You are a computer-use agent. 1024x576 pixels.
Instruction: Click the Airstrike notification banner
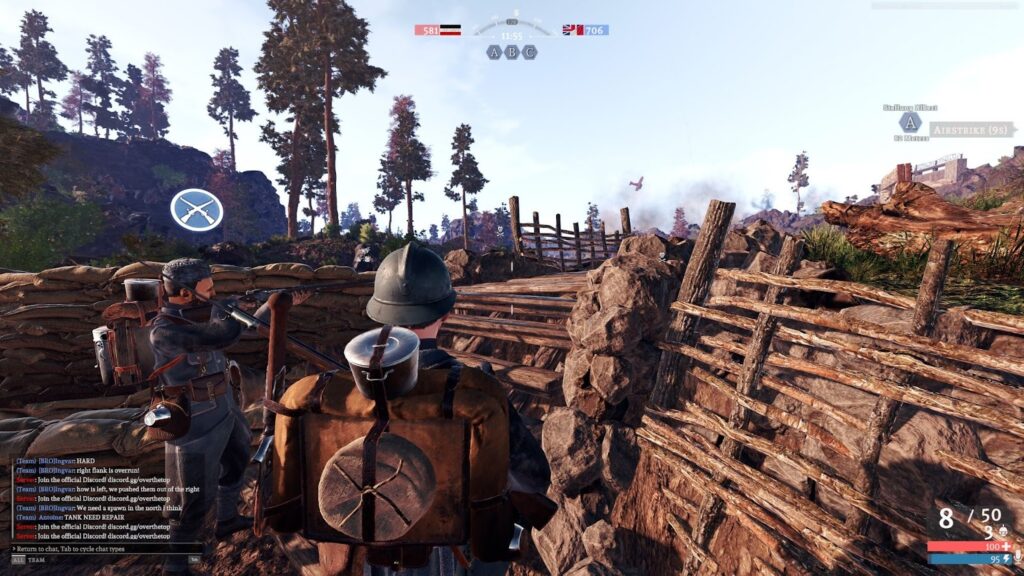pos(967,130)
